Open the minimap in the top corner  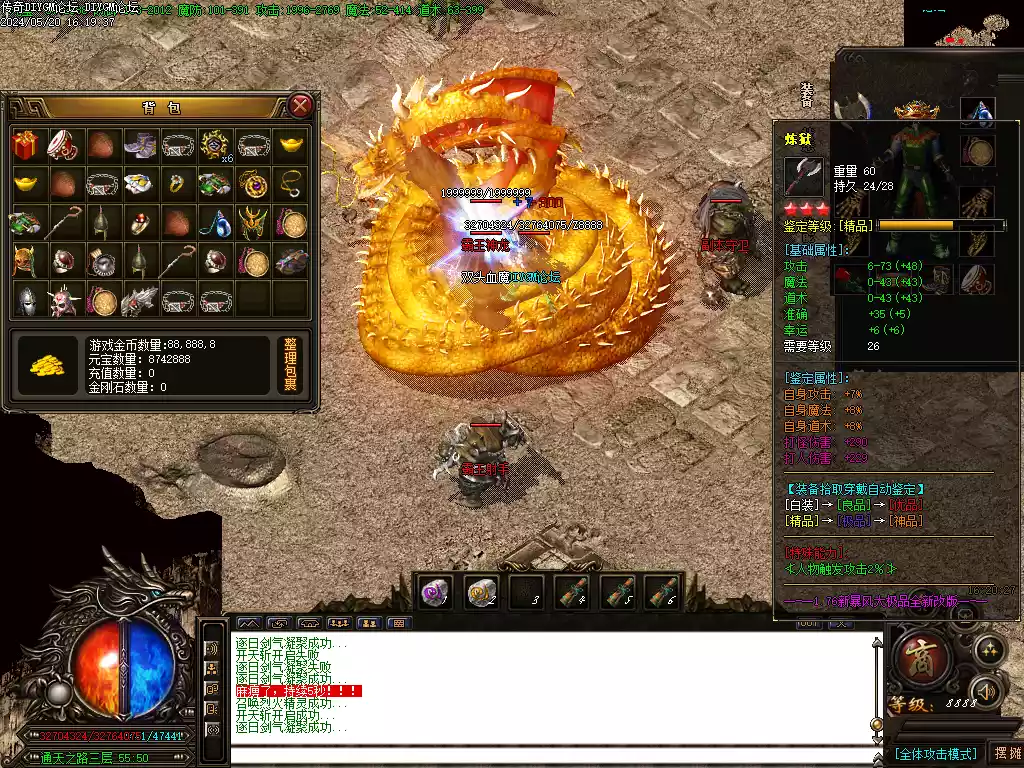point(964,23)
